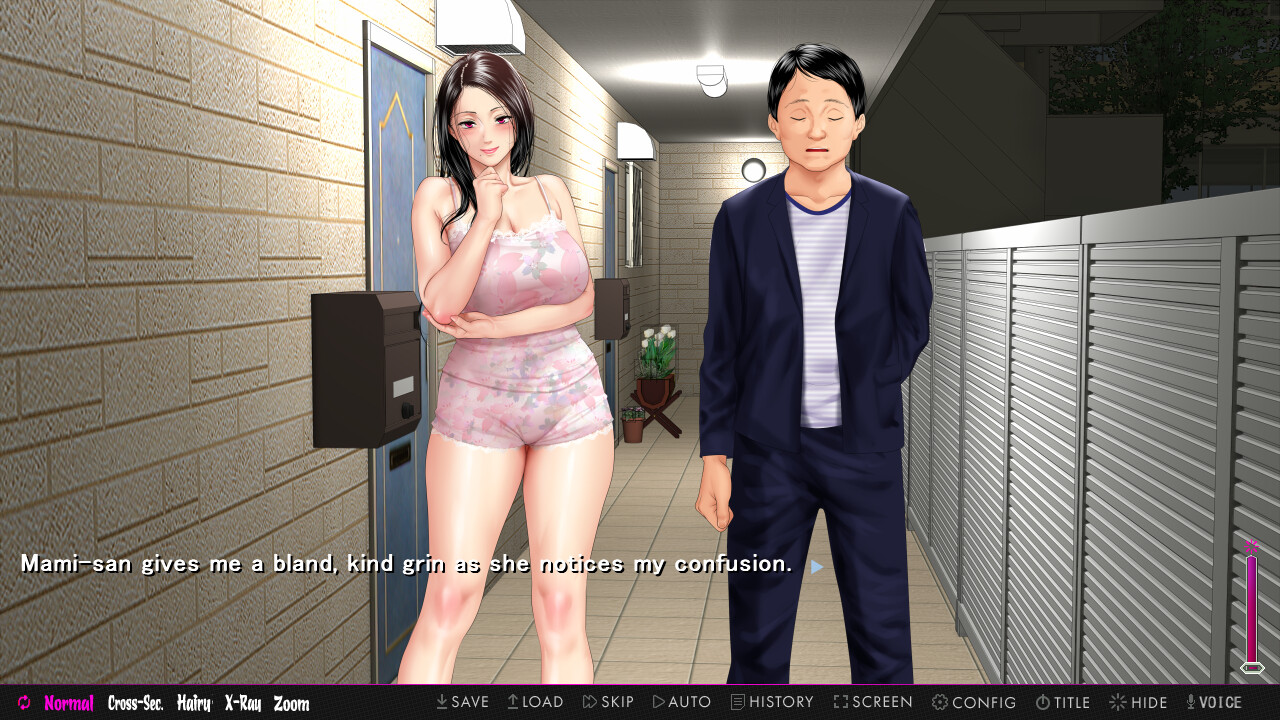1280x720 pixels.
Task: Turn on X-Ray mode
Action: coord(243,703)
